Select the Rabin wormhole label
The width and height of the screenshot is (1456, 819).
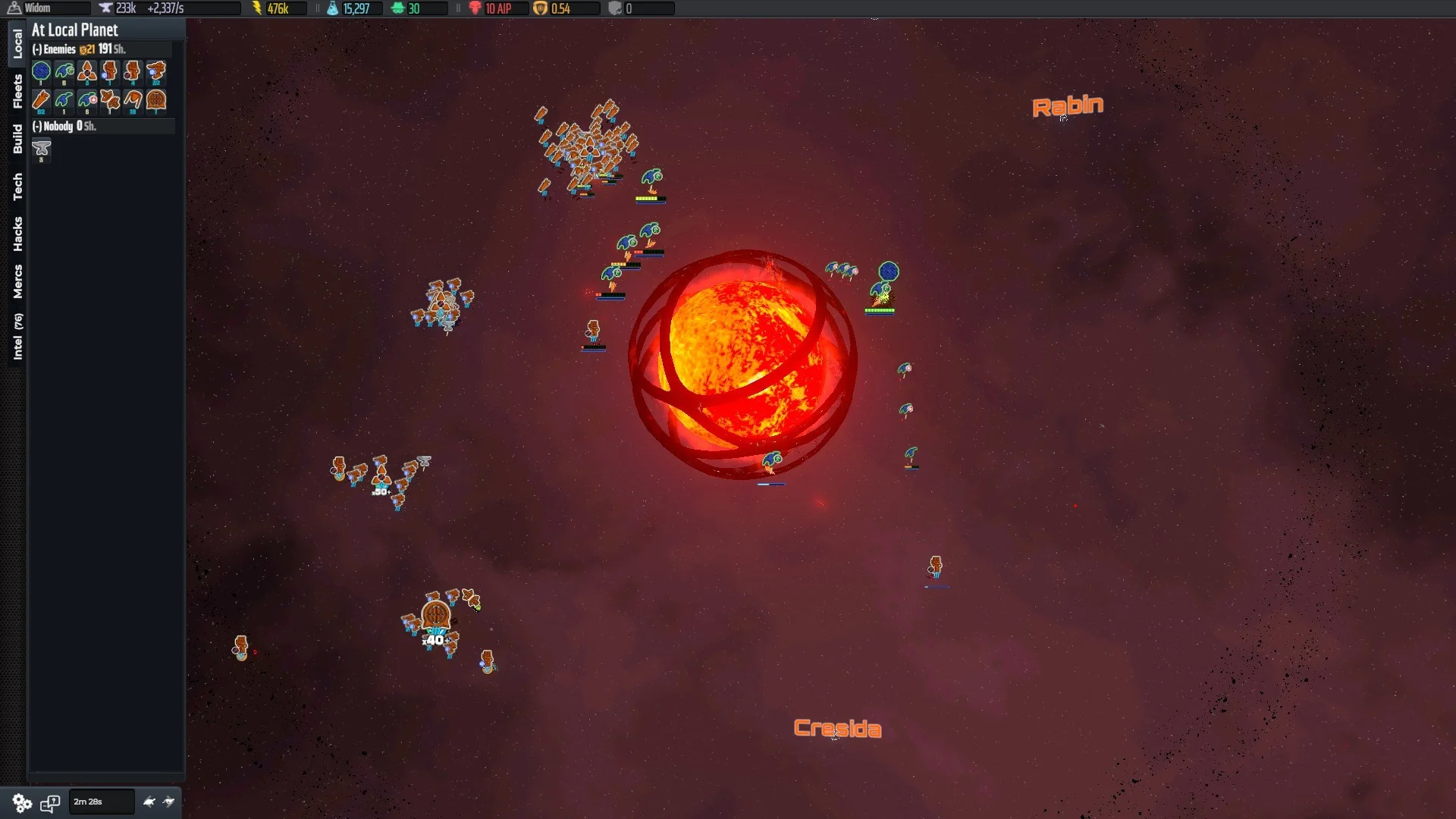coord(1067,106)
